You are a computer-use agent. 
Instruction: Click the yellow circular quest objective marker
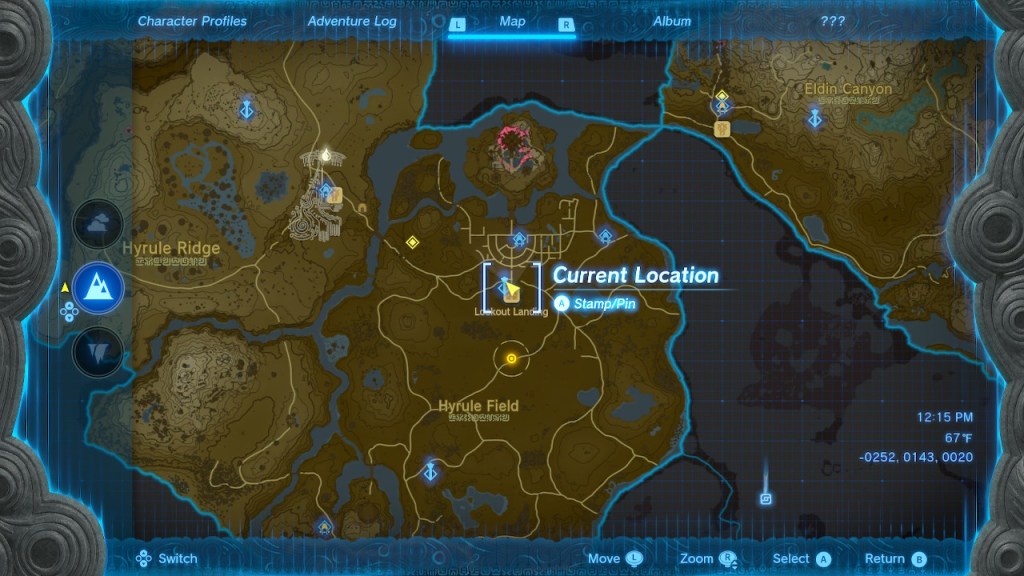[512, 358]
